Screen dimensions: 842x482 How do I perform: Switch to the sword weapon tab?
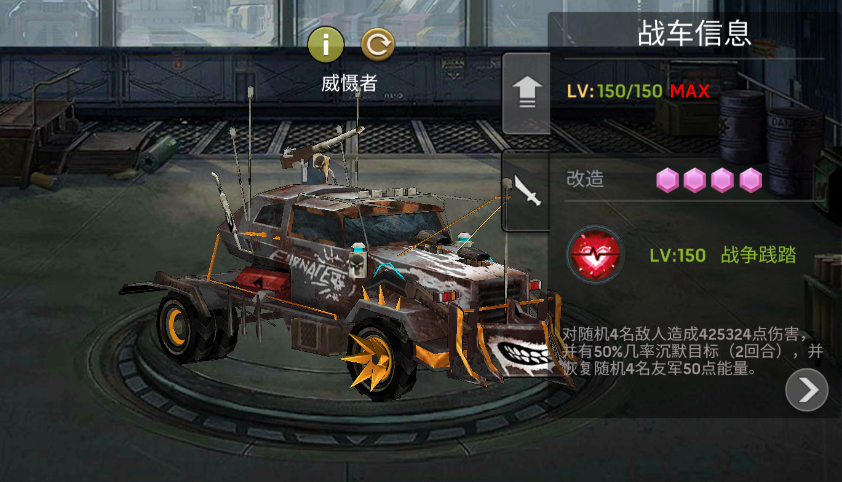point(526,190)
